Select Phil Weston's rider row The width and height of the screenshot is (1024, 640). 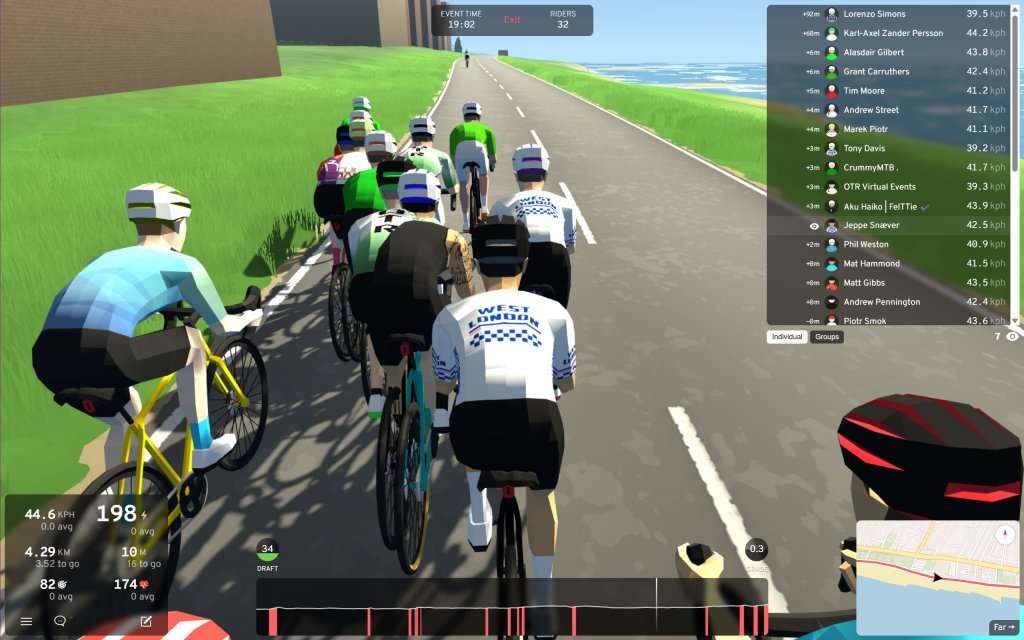click(890, 244)
